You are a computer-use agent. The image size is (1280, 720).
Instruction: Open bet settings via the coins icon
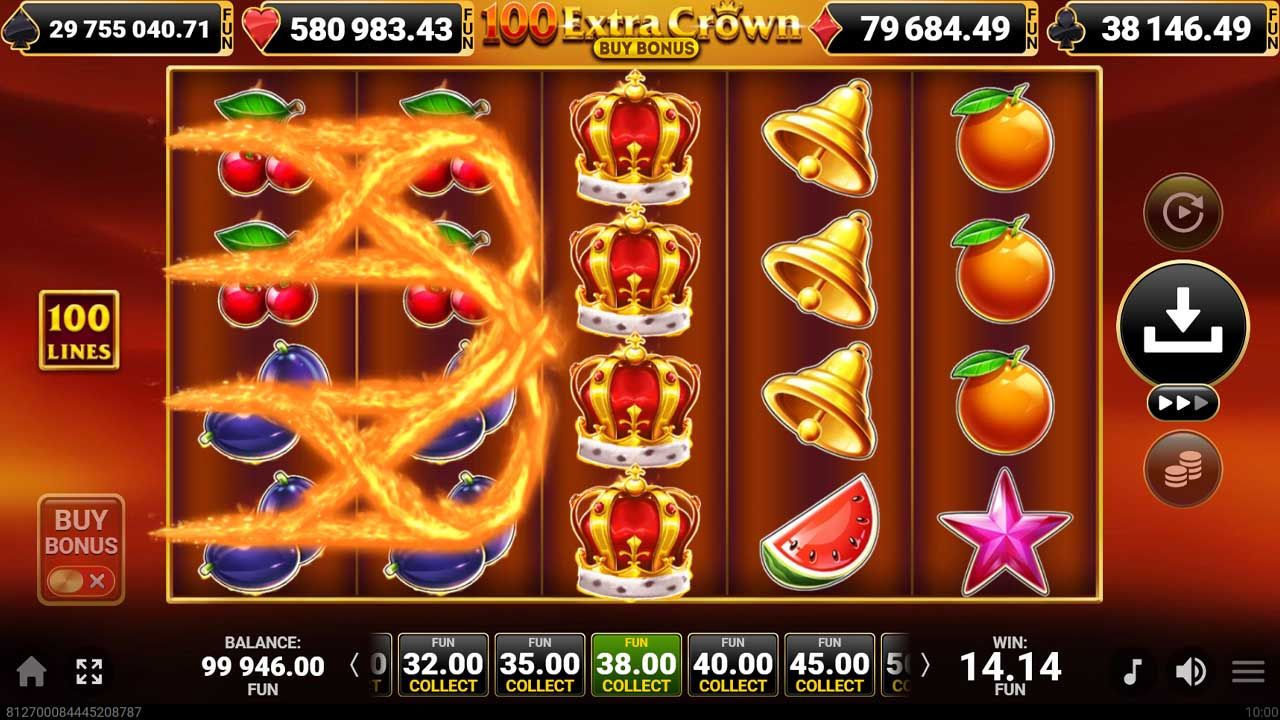point(1183,470)
